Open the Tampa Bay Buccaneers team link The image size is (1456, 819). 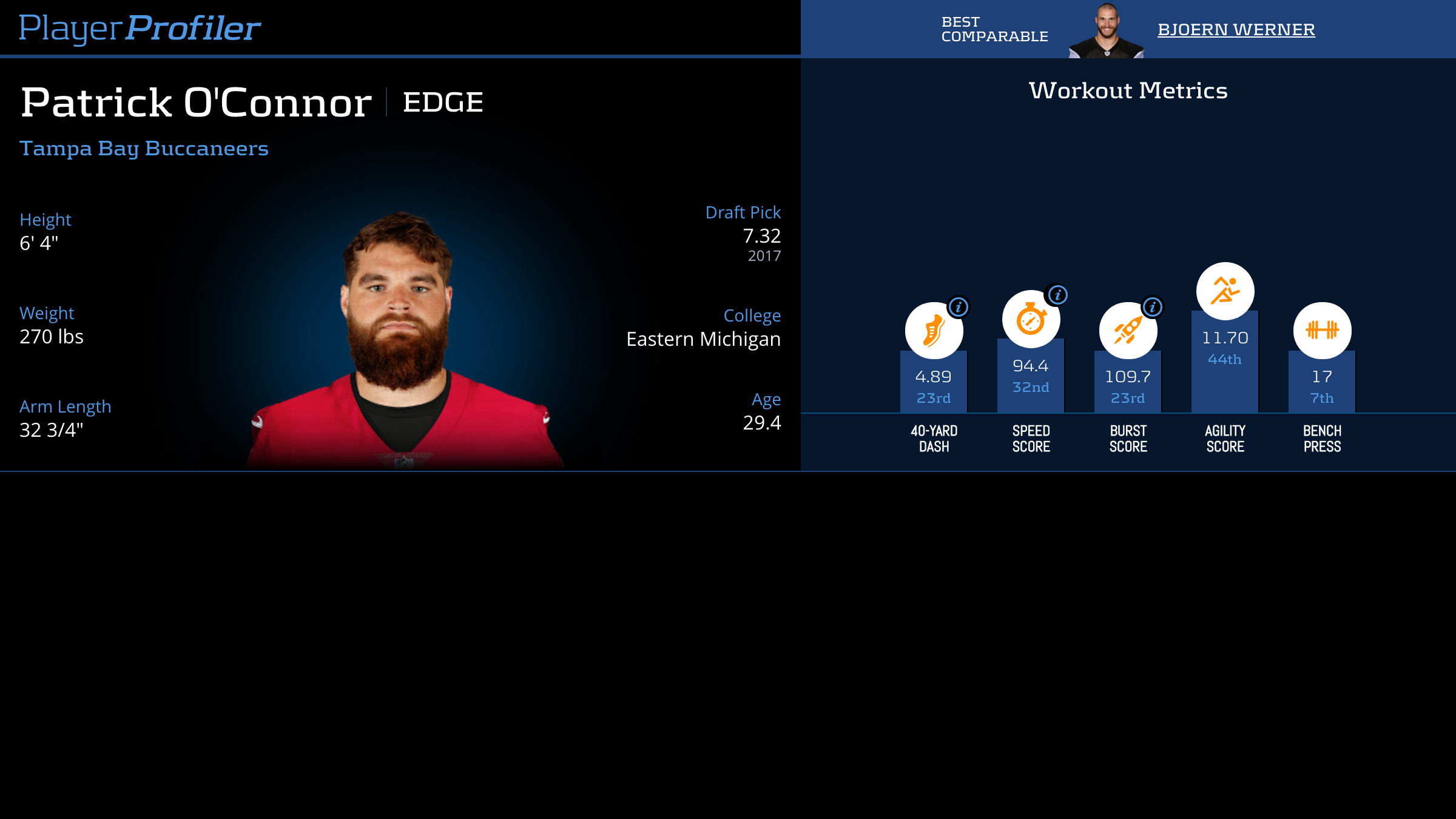coord(144,148)
